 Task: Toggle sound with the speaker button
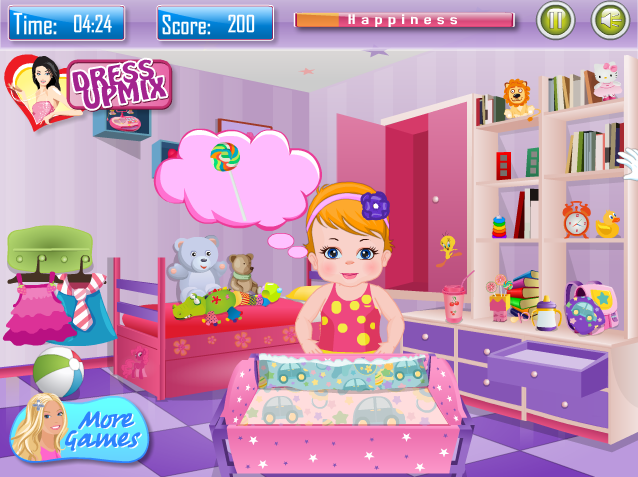pos(610,20)
